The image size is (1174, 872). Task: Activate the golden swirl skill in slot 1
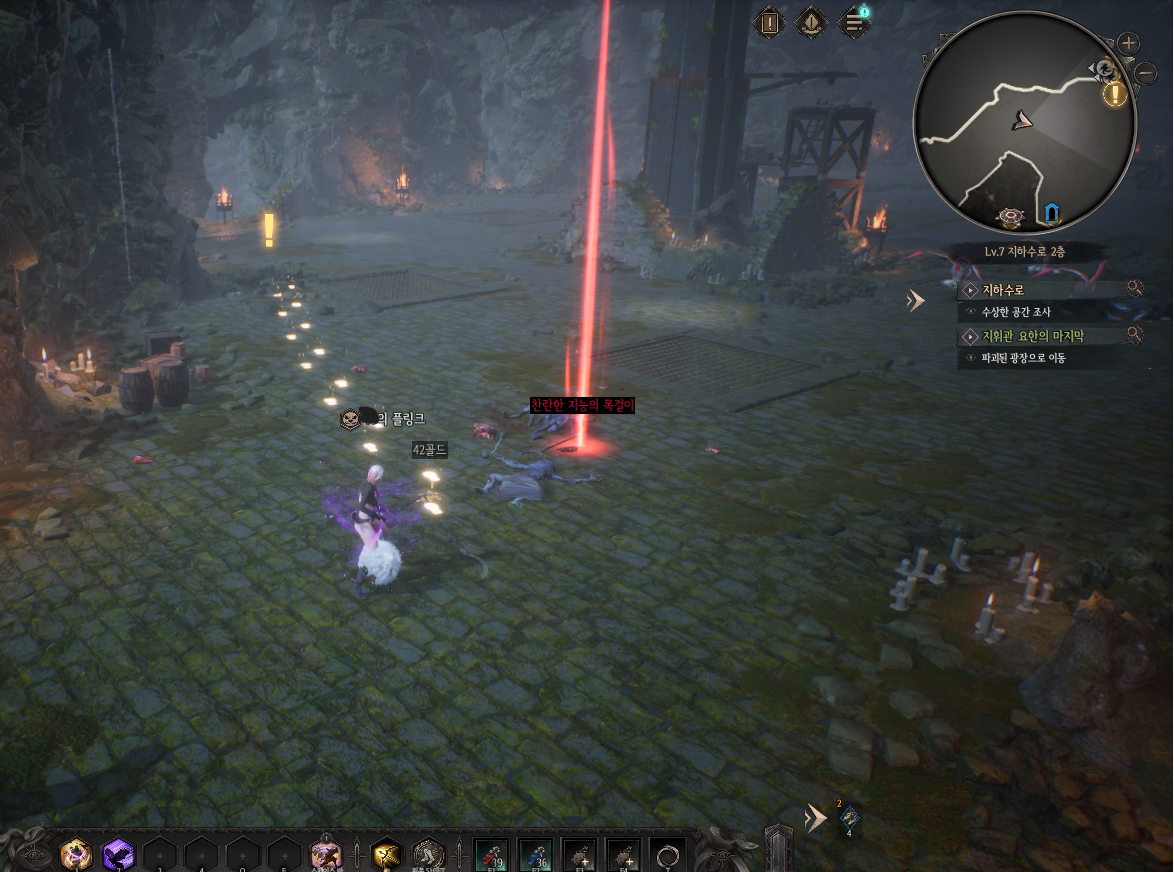coord(76,854)
